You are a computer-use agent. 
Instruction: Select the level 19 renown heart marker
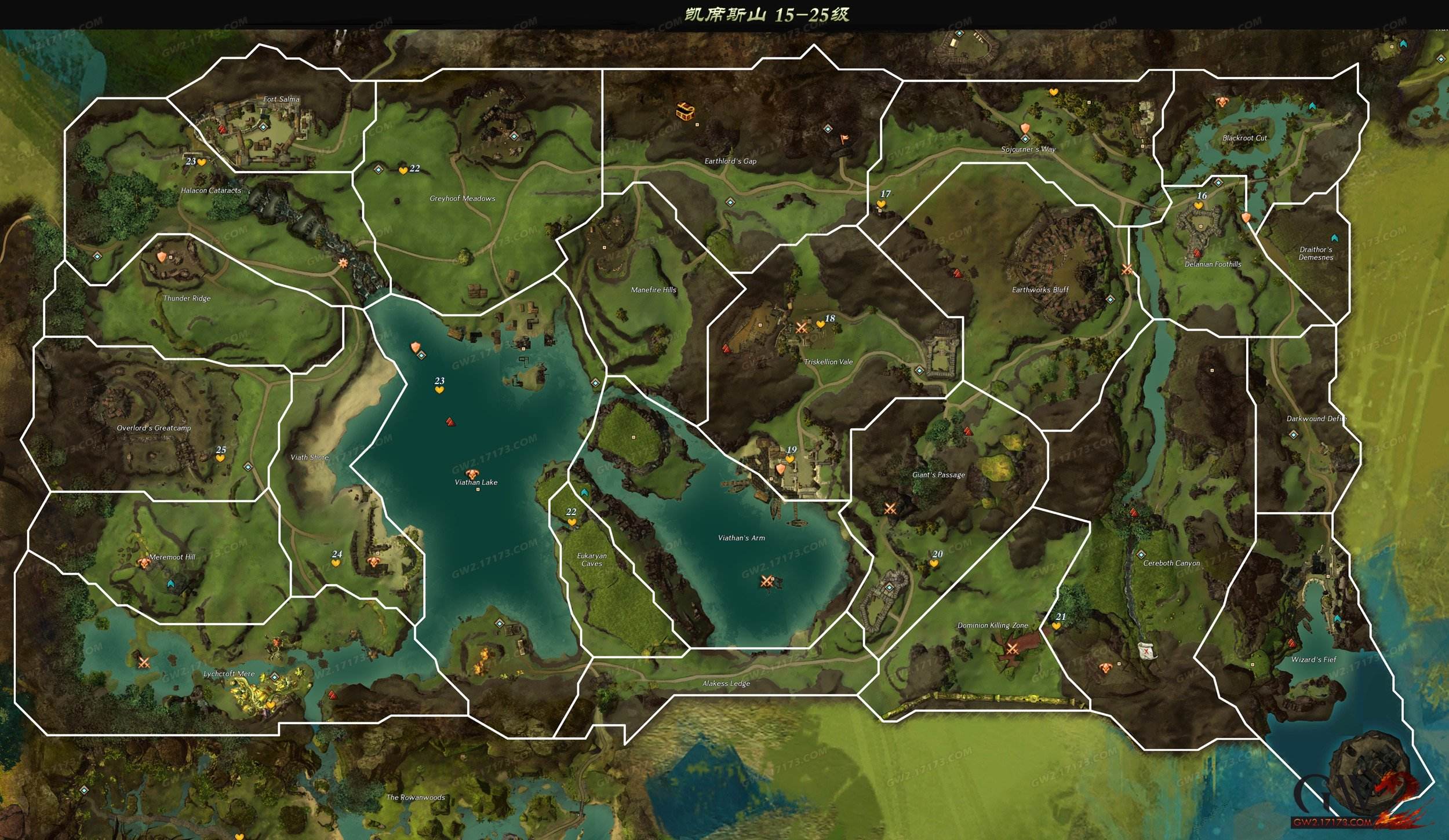(789, 459)
